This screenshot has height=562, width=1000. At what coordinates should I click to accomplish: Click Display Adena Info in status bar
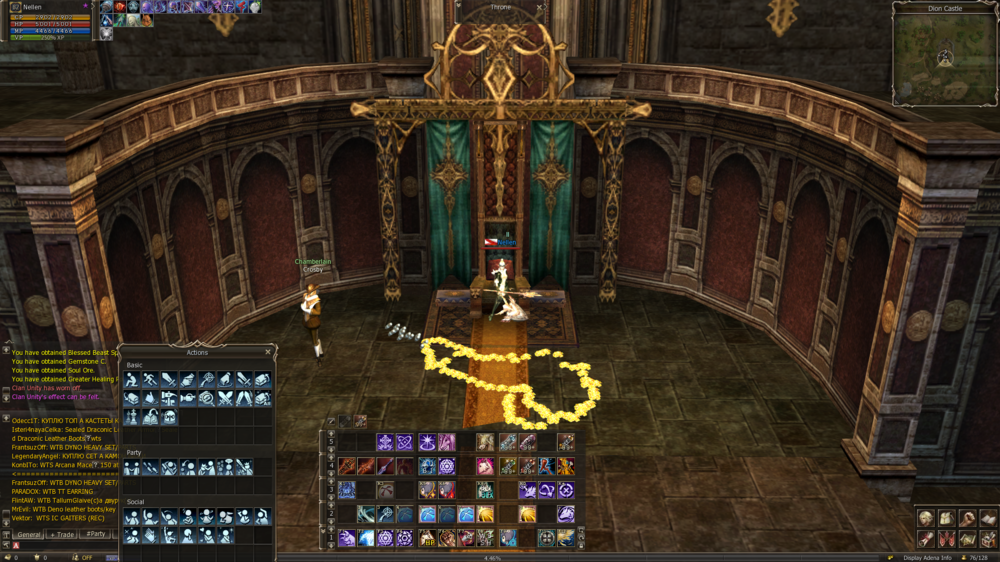(x=927, y=557)
